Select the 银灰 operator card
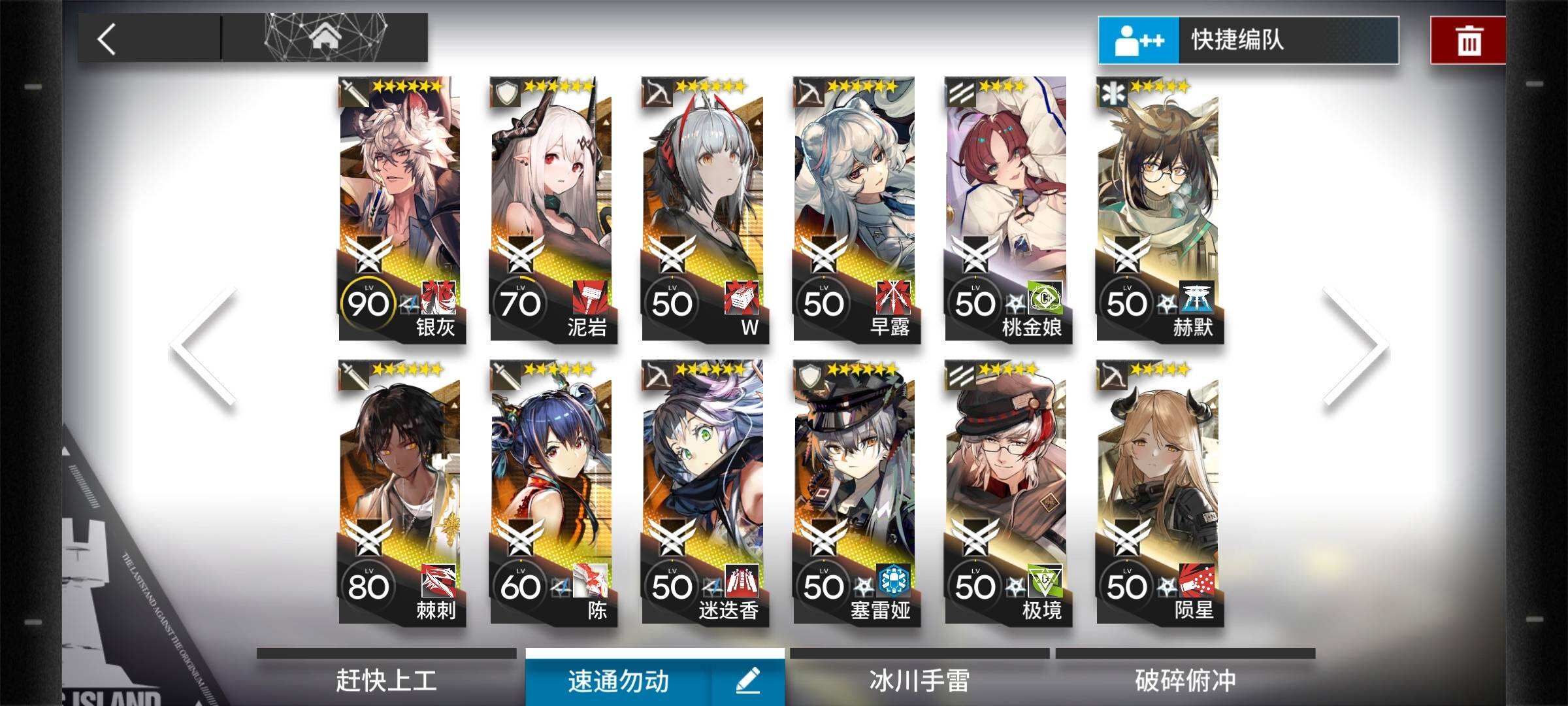 coord(400,209)
